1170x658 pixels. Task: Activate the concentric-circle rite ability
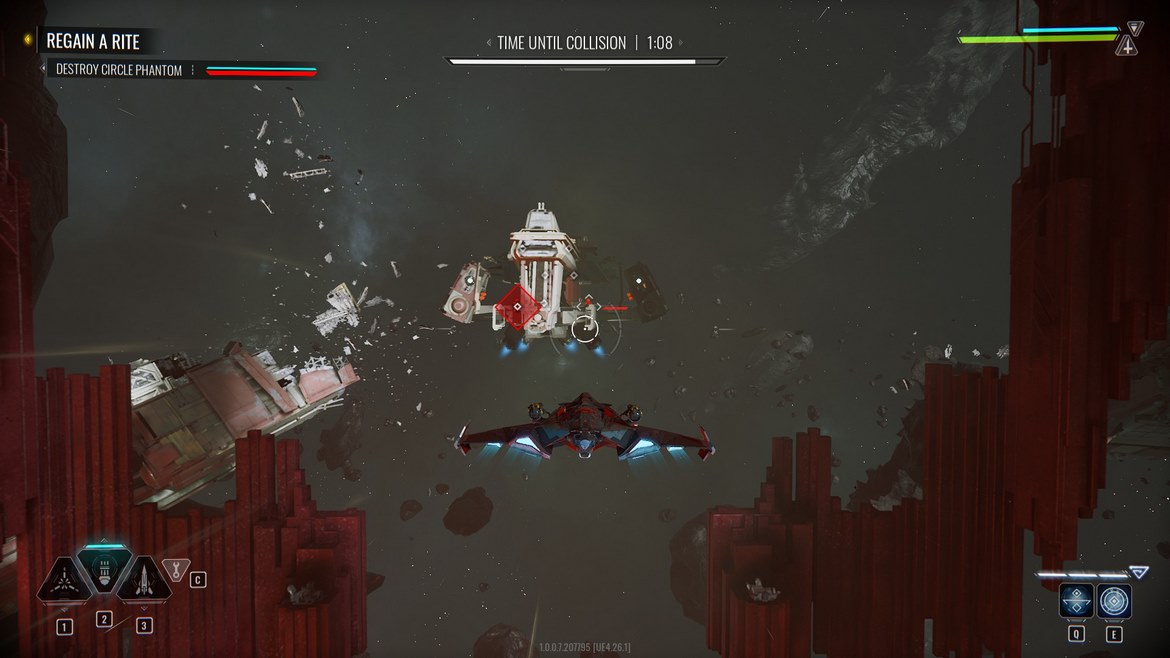pos(1114,601)
